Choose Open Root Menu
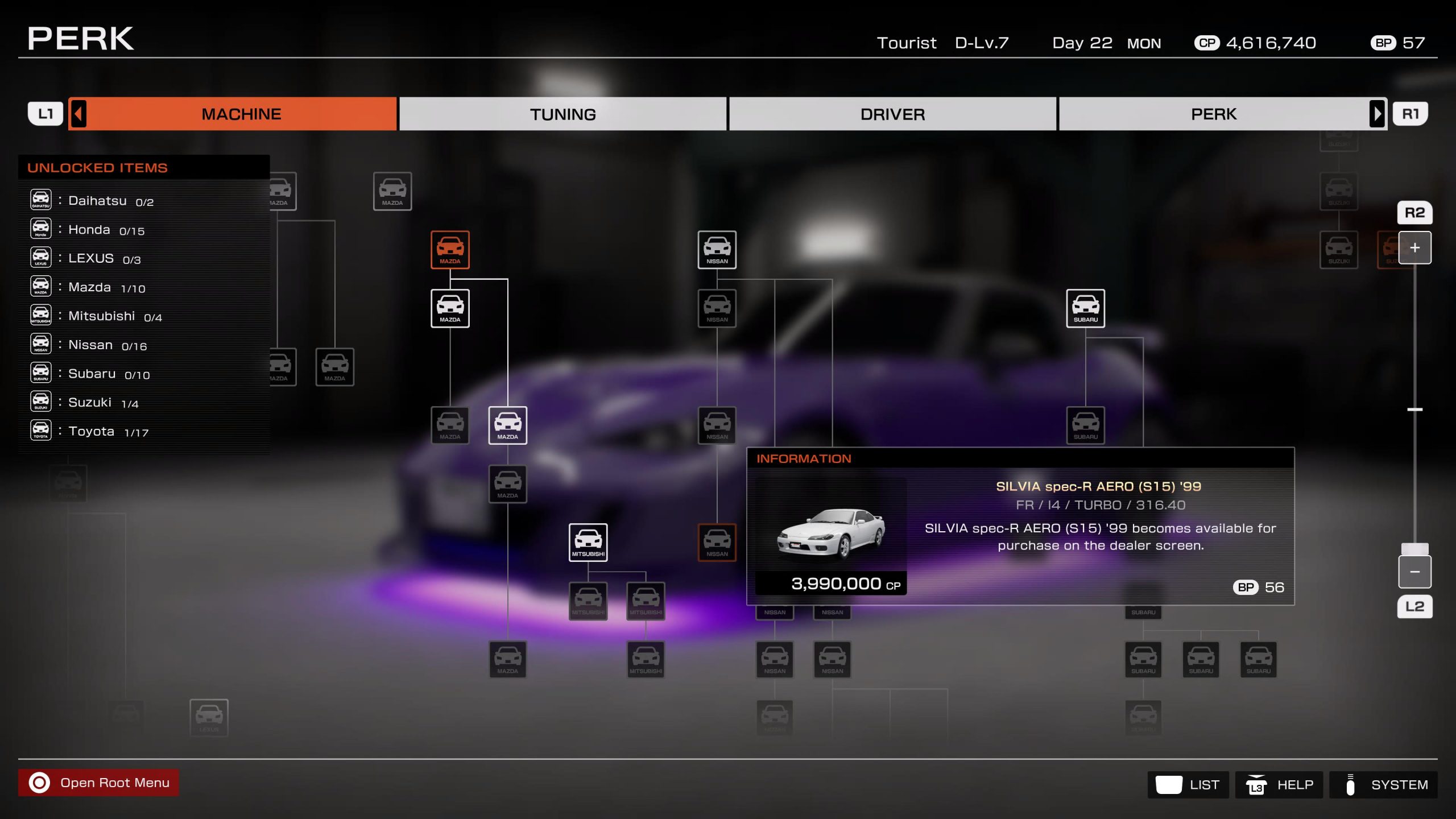 [x=98, y=783]
